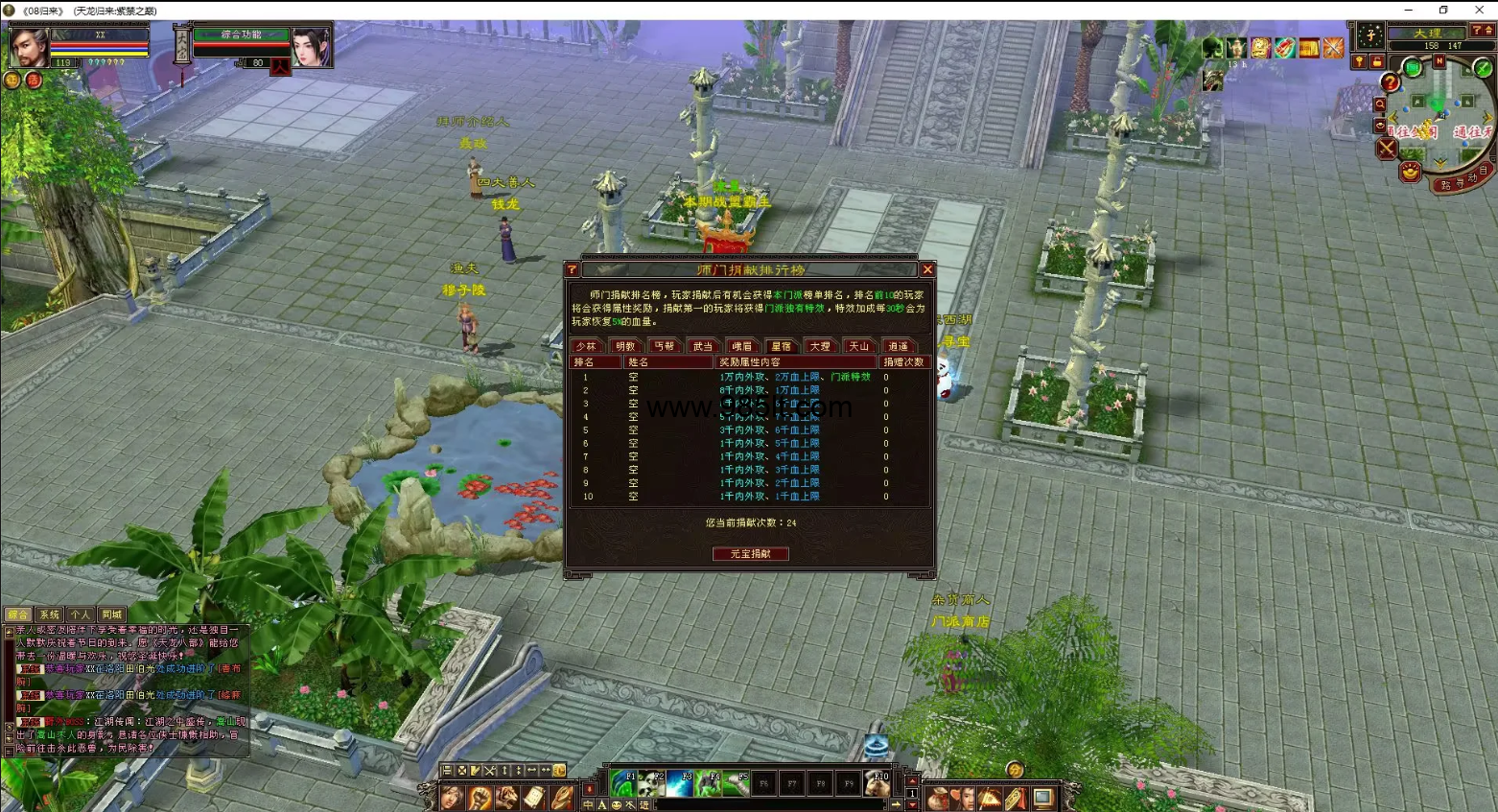Choose the 逍遥 sect tab
Screen dimensions: 1498x812
(x=898, y=346)
